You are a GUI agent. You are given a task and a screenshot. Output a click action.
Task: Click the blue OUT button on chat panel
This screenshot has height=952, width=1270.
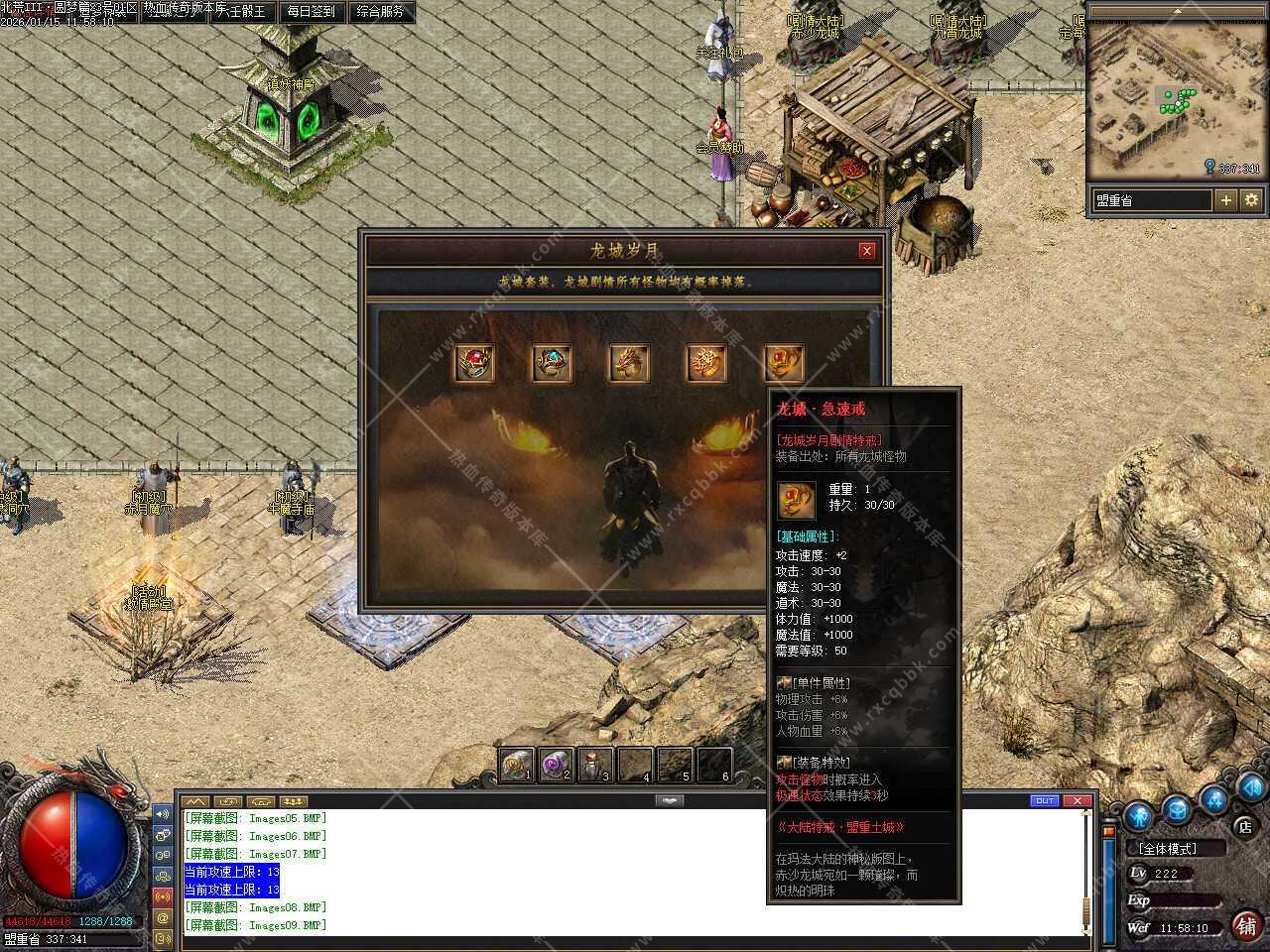pos(1045,800)
